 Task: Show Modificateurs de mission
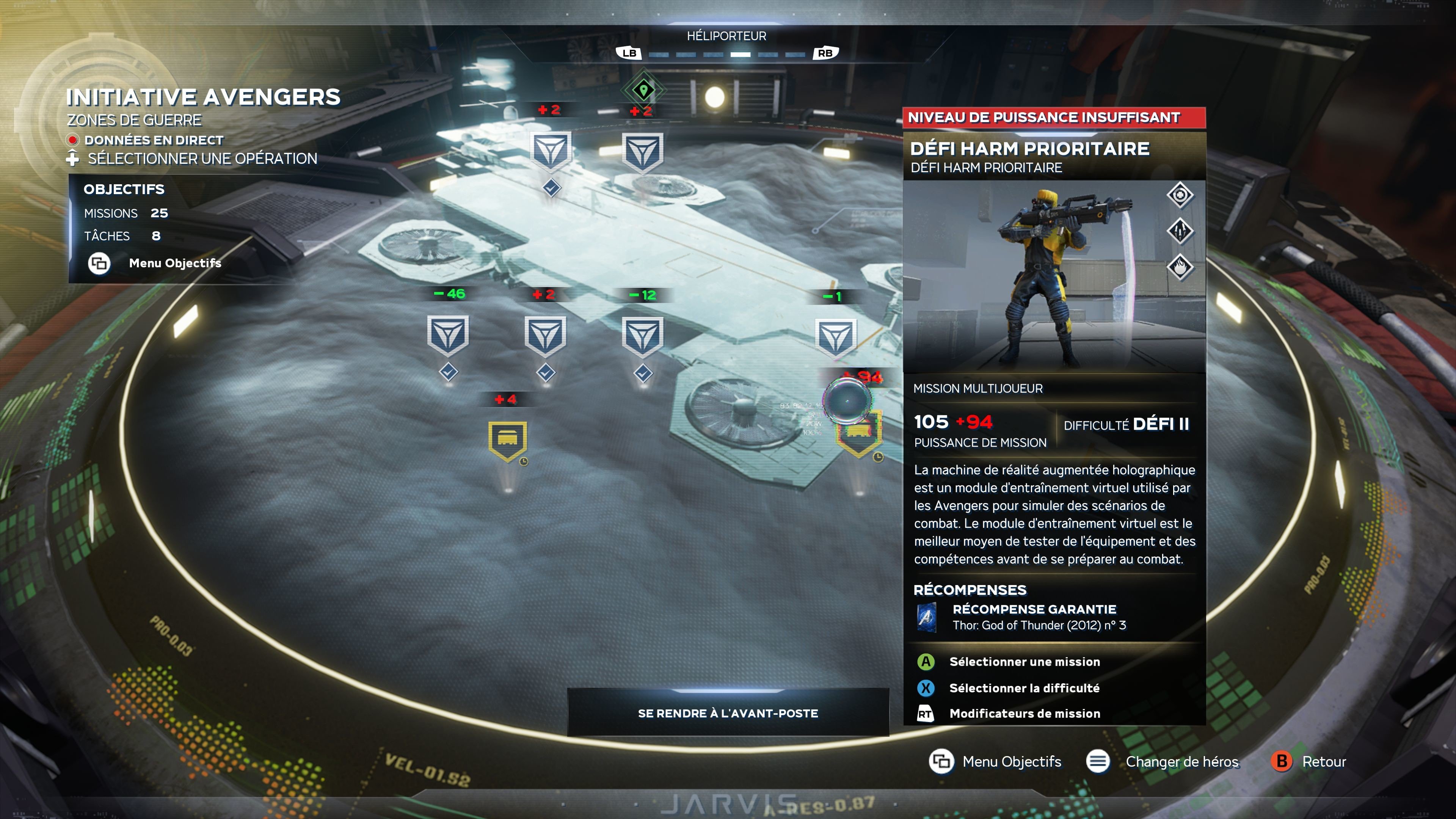pyautogui.click(x=1024, y=714)
